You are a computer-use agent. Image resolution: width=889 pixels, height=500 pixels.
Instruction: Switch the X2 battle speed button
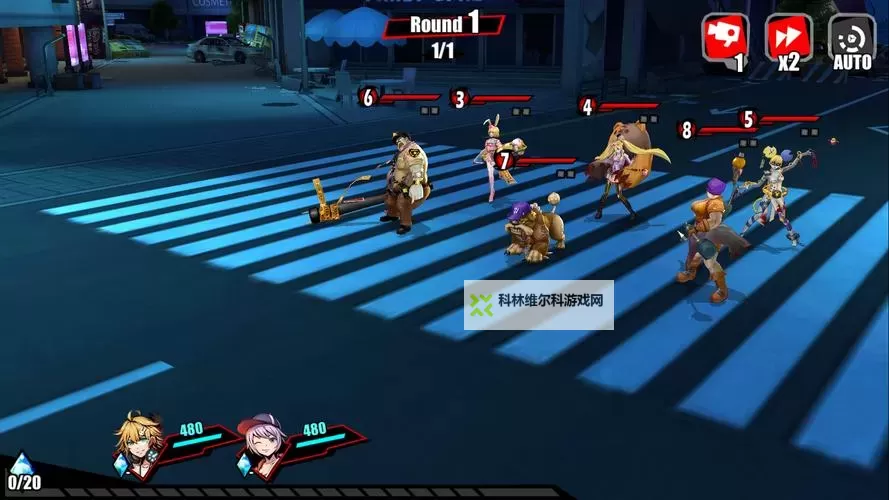[788, 40]
